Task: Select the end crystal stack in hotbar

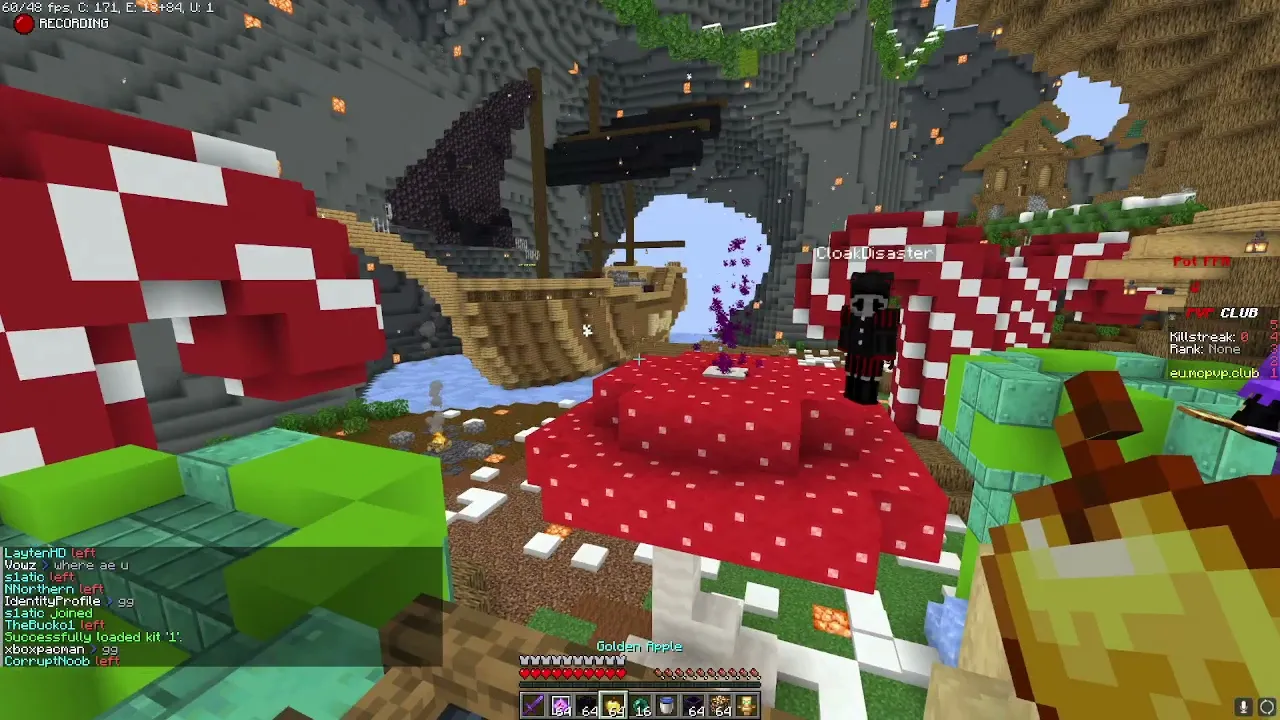Action: pos(560,706)
